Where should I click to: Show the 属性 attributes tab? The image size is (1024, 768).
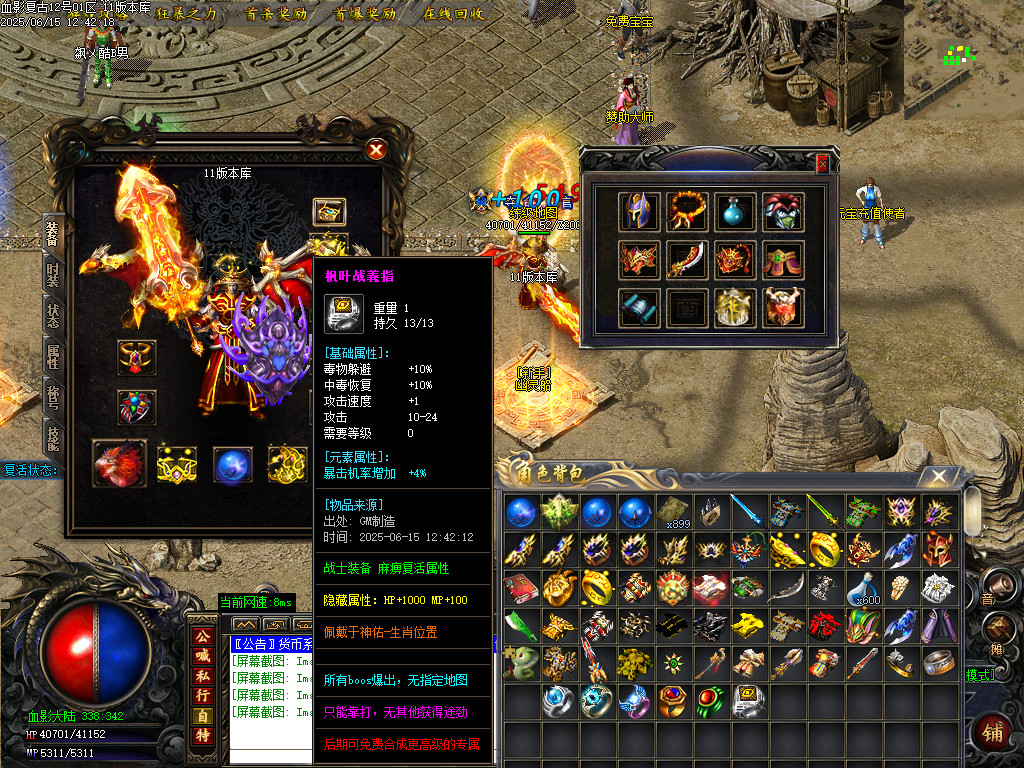(x=53, y=357)
